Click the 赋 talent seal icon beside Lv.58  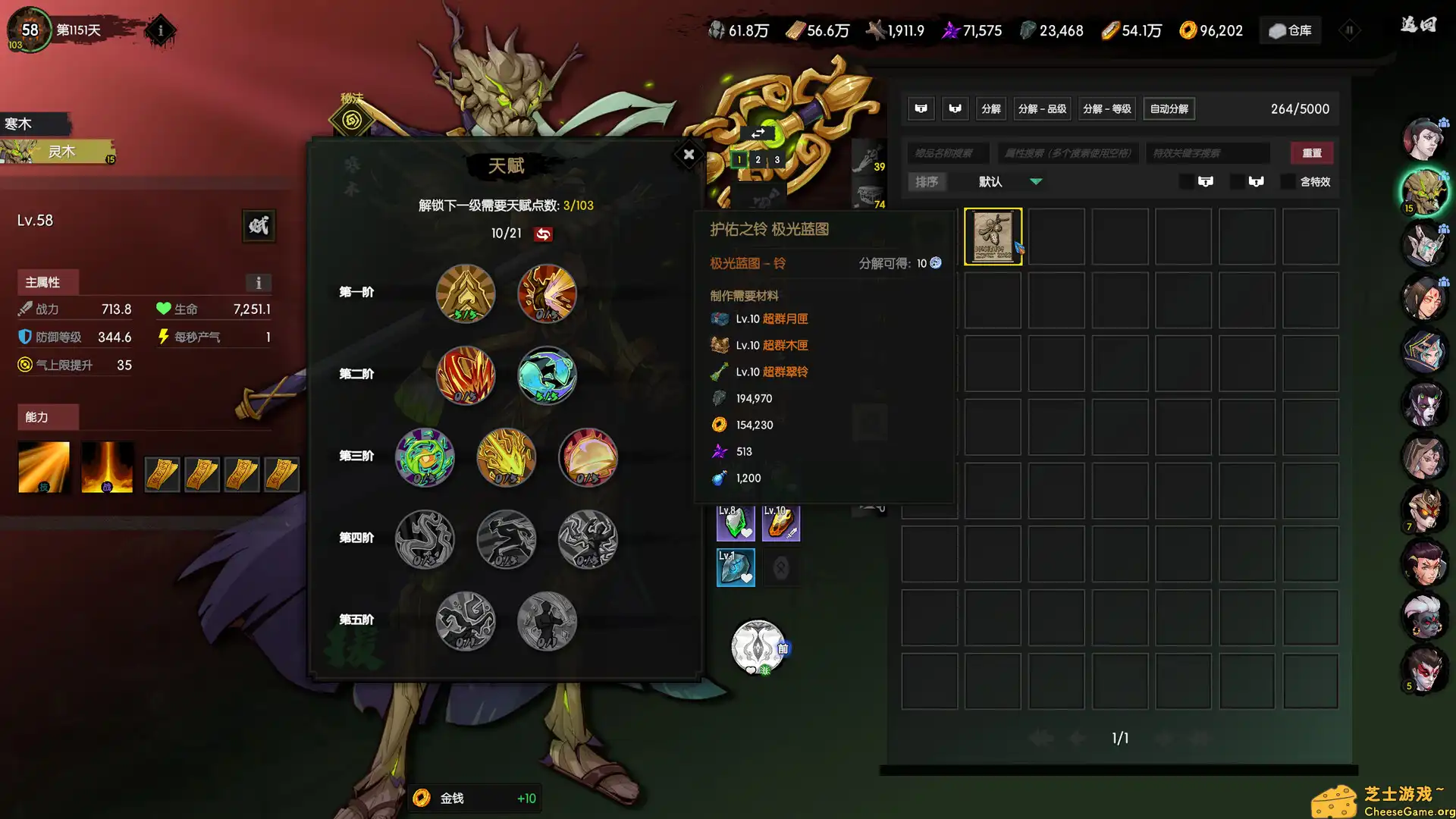click(x=258, y=226)
